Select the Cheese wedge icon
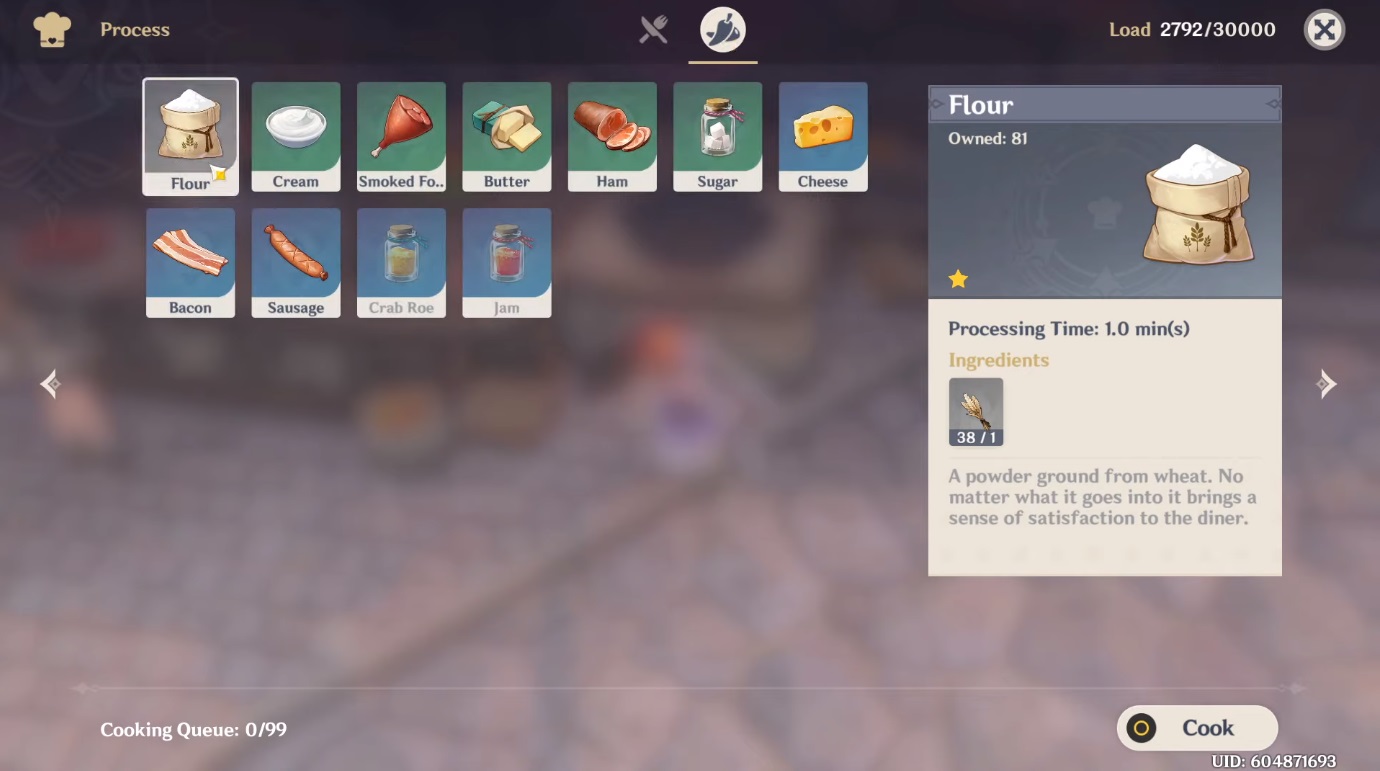The image size is (1380, 771). (x=822, y=136)
